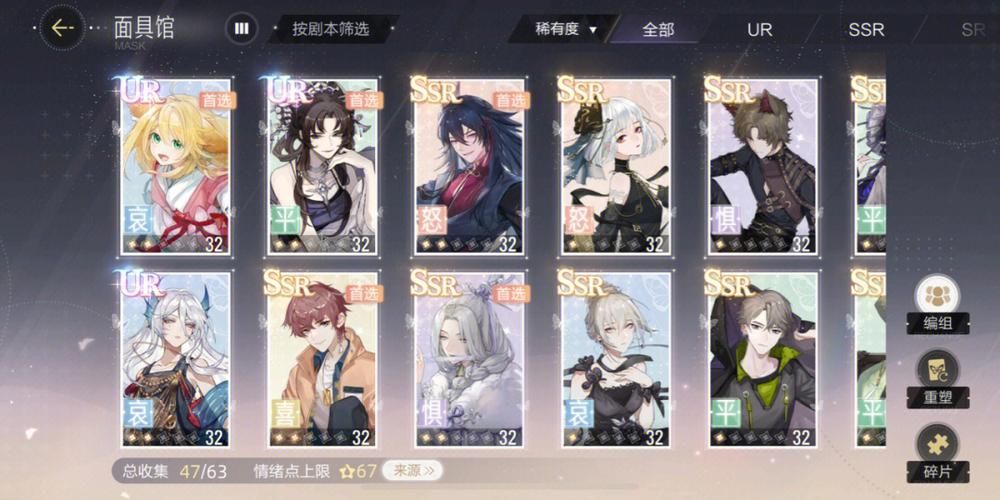Image resolution: width=1000 pixels, height=500 pixels.
Task: Choose the red-haired orange jacket SSR card
Action: pos(322,359)
